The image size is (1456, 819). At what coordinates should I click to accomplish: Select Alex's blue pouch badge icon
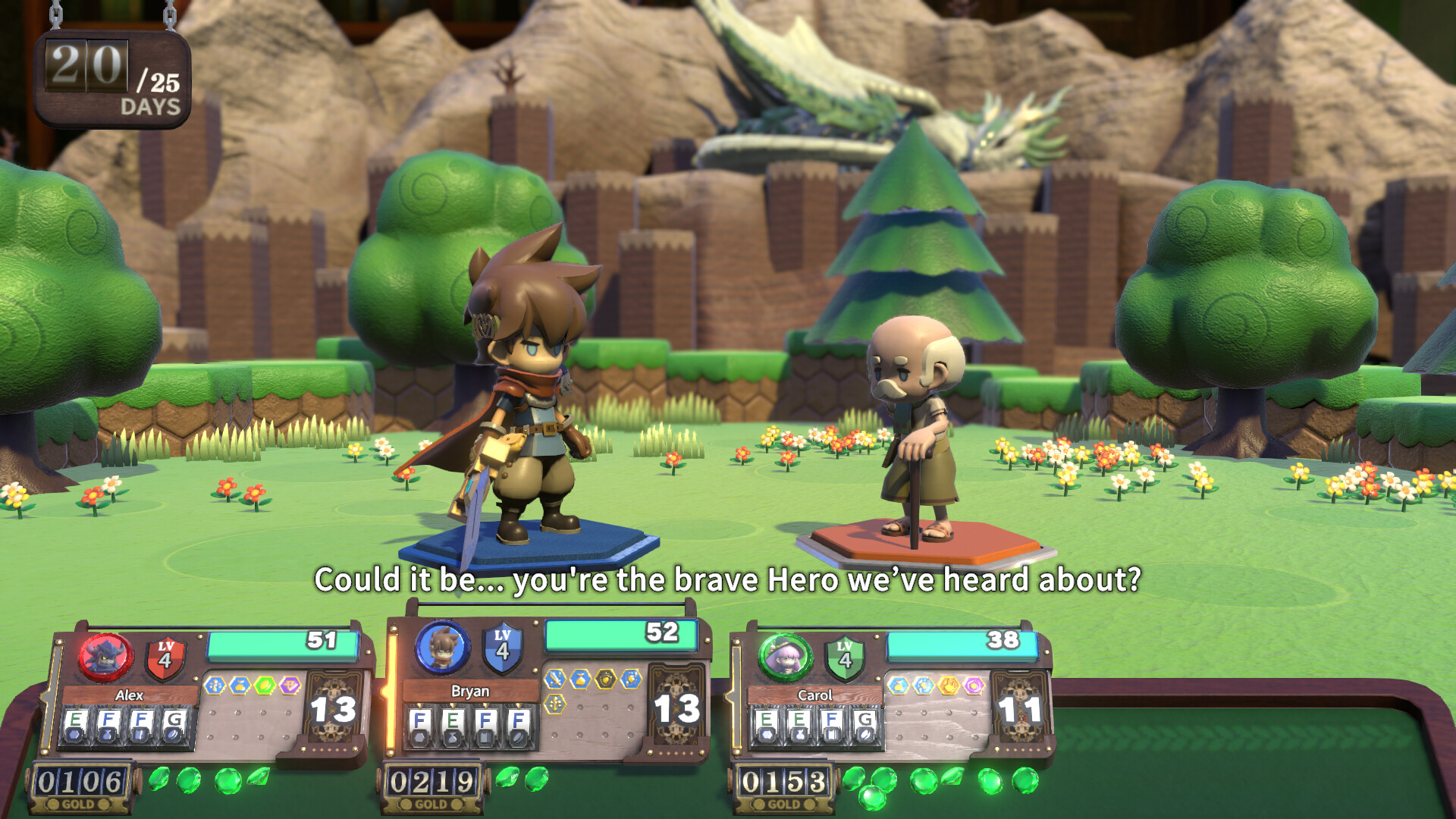[239, 684]
